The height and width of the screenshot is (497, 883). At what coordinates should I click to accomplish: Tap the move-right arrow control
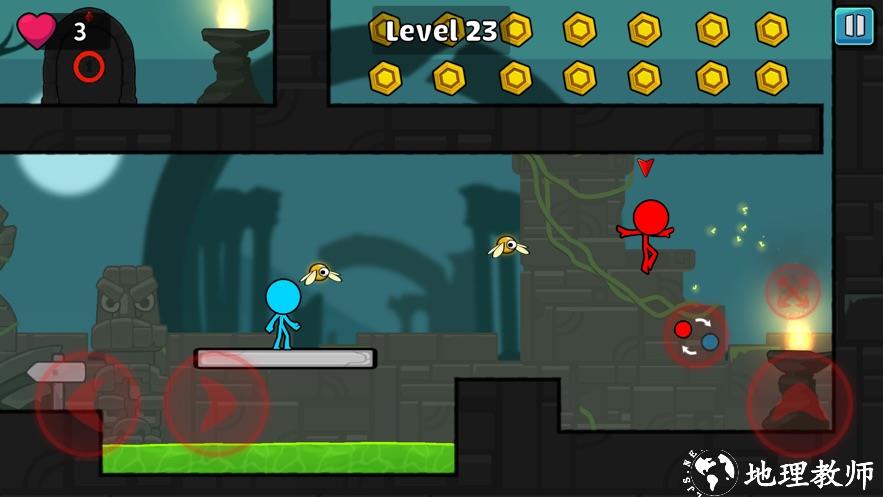click(216, 403)
